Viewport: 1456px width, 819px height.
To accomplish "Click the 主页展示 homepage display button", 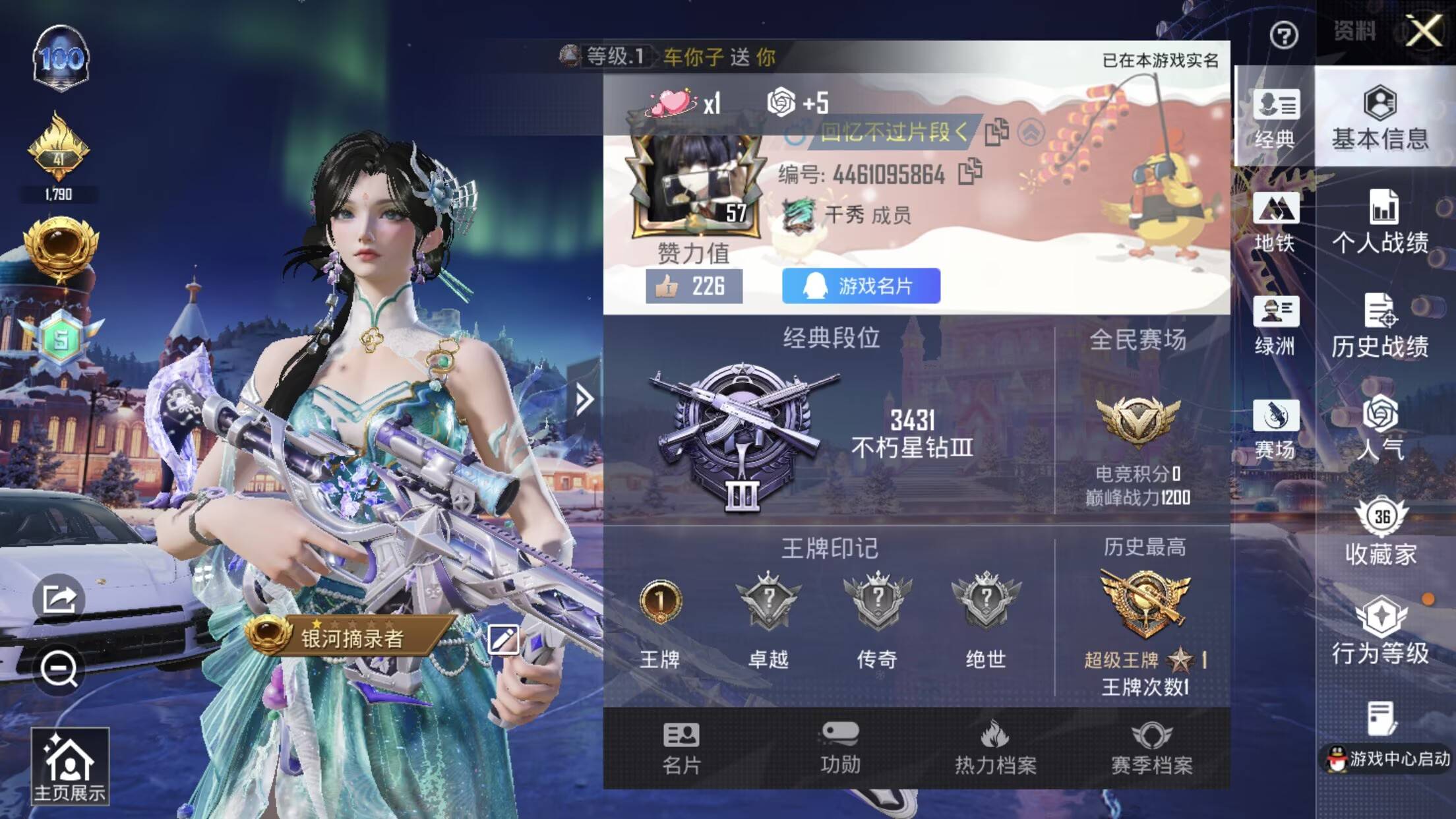I will click(x=70, y=767).
